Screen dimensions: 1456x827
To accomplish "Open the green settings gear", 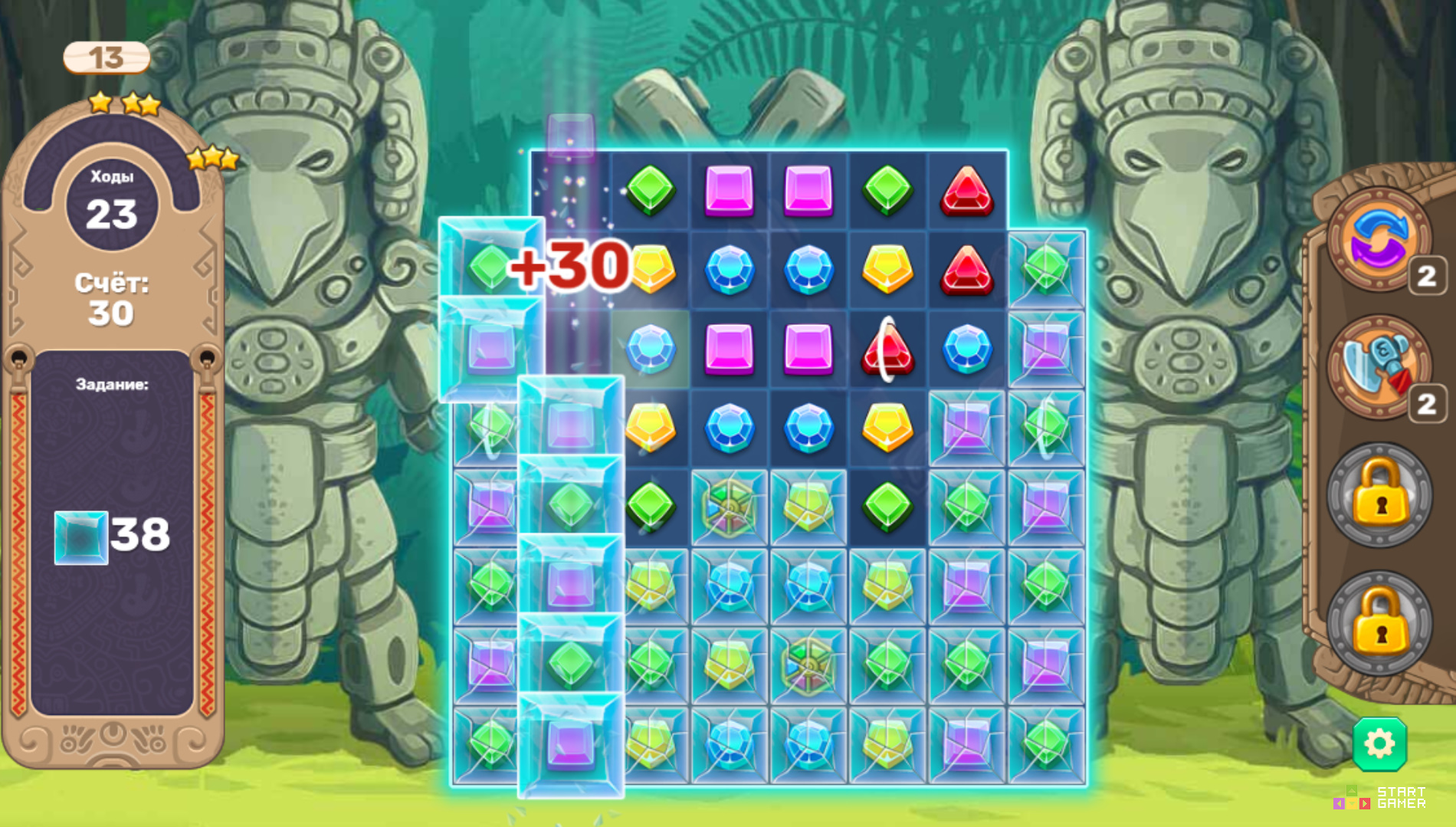I will click(1381, 742).
